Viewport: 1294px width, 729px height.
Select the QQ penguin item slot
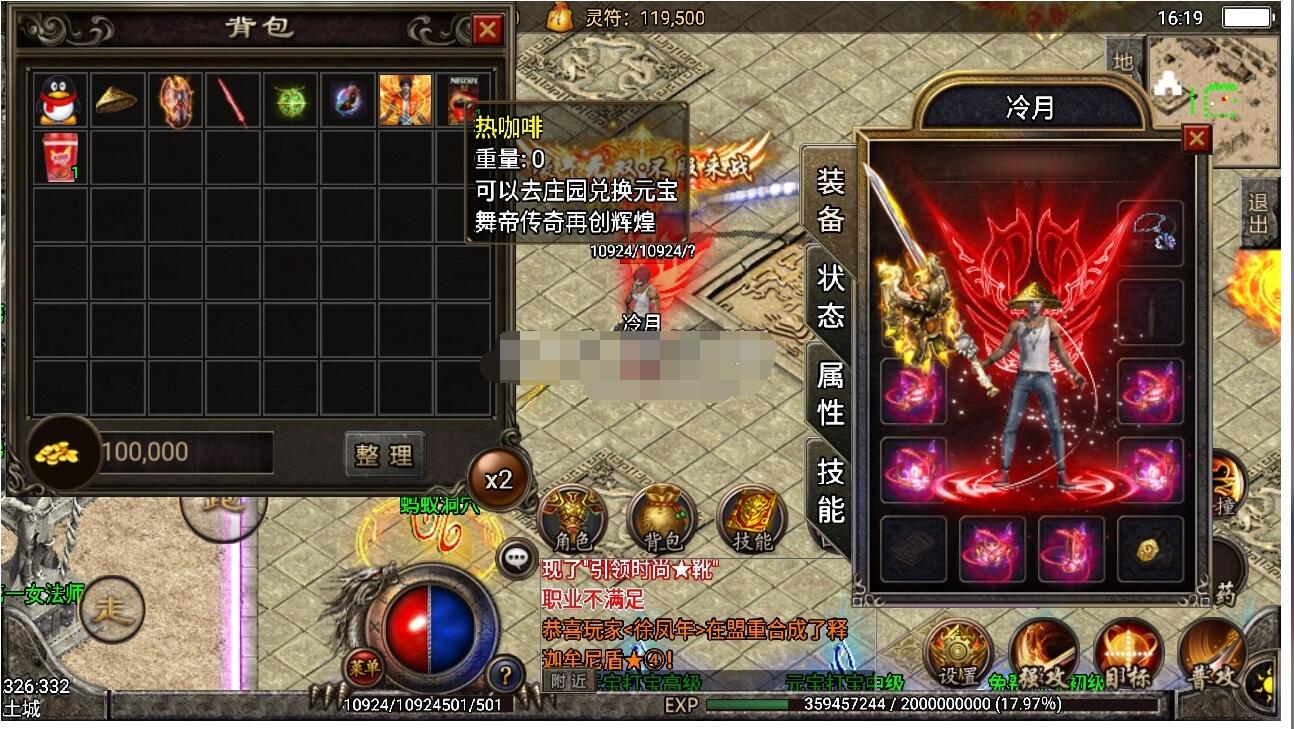coord(60,100)
